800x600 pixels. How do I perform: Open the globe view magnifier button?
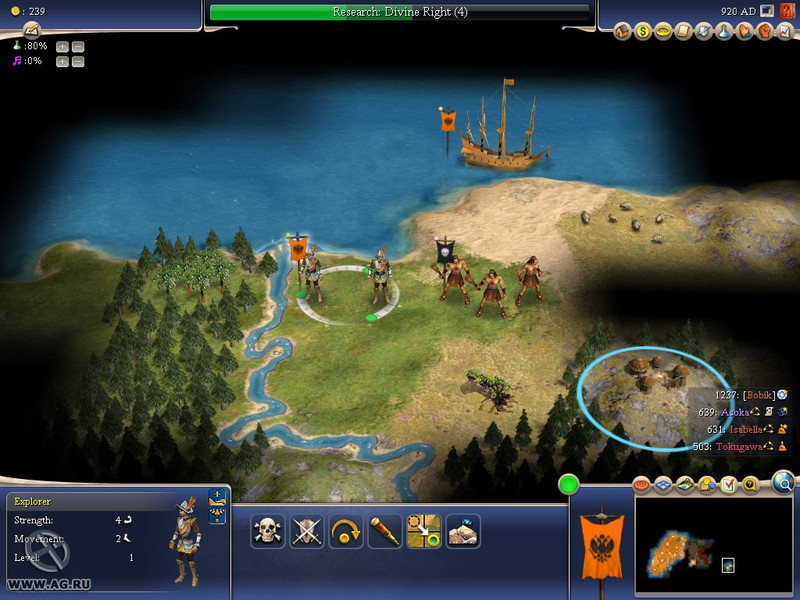tap(784, 484)
